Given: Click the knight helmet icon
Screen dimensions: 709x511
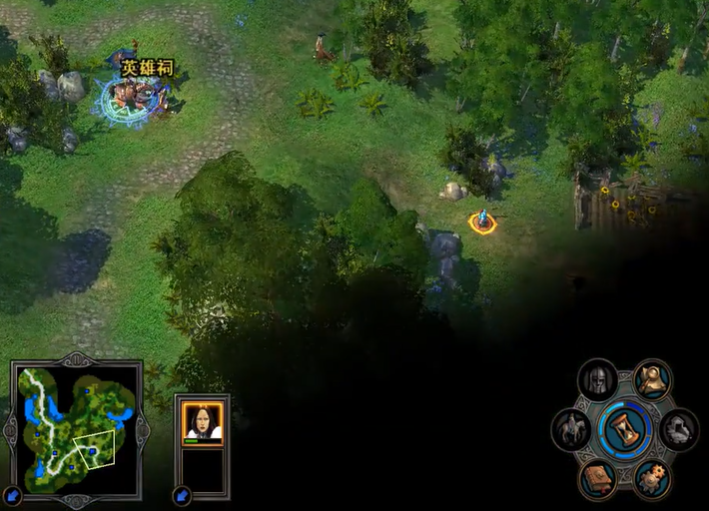Looking at the screenshot, I should point(598,379).
